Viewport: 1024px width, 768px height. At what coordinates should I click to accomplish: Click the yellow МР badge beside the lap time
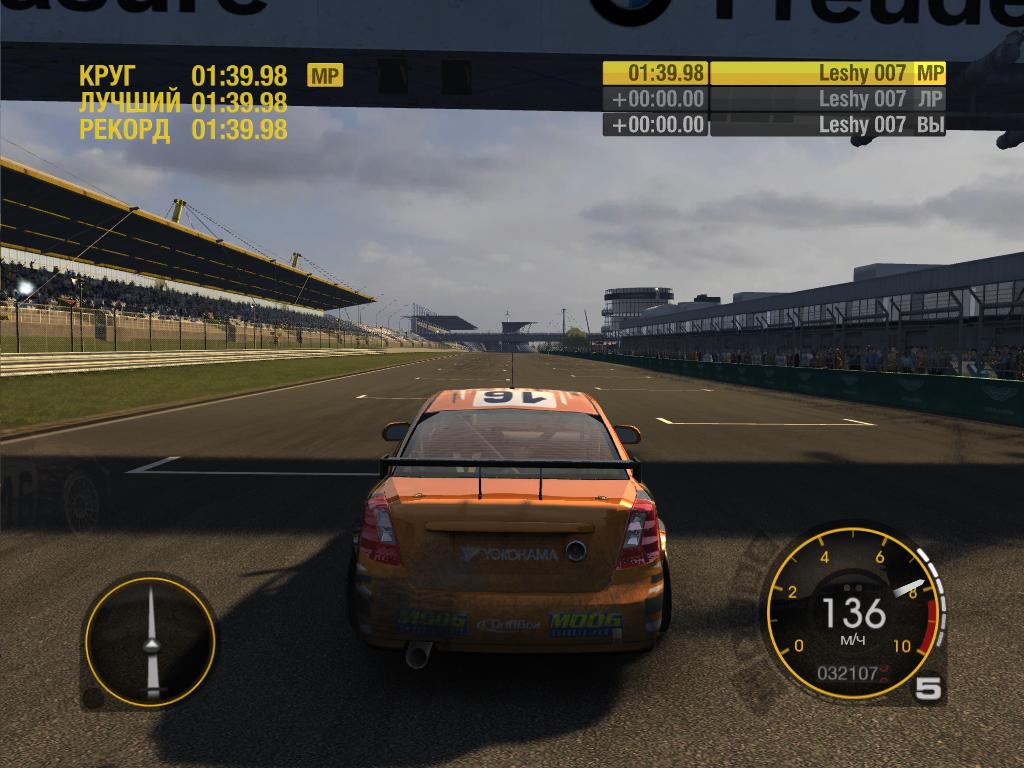click(325, 75)
